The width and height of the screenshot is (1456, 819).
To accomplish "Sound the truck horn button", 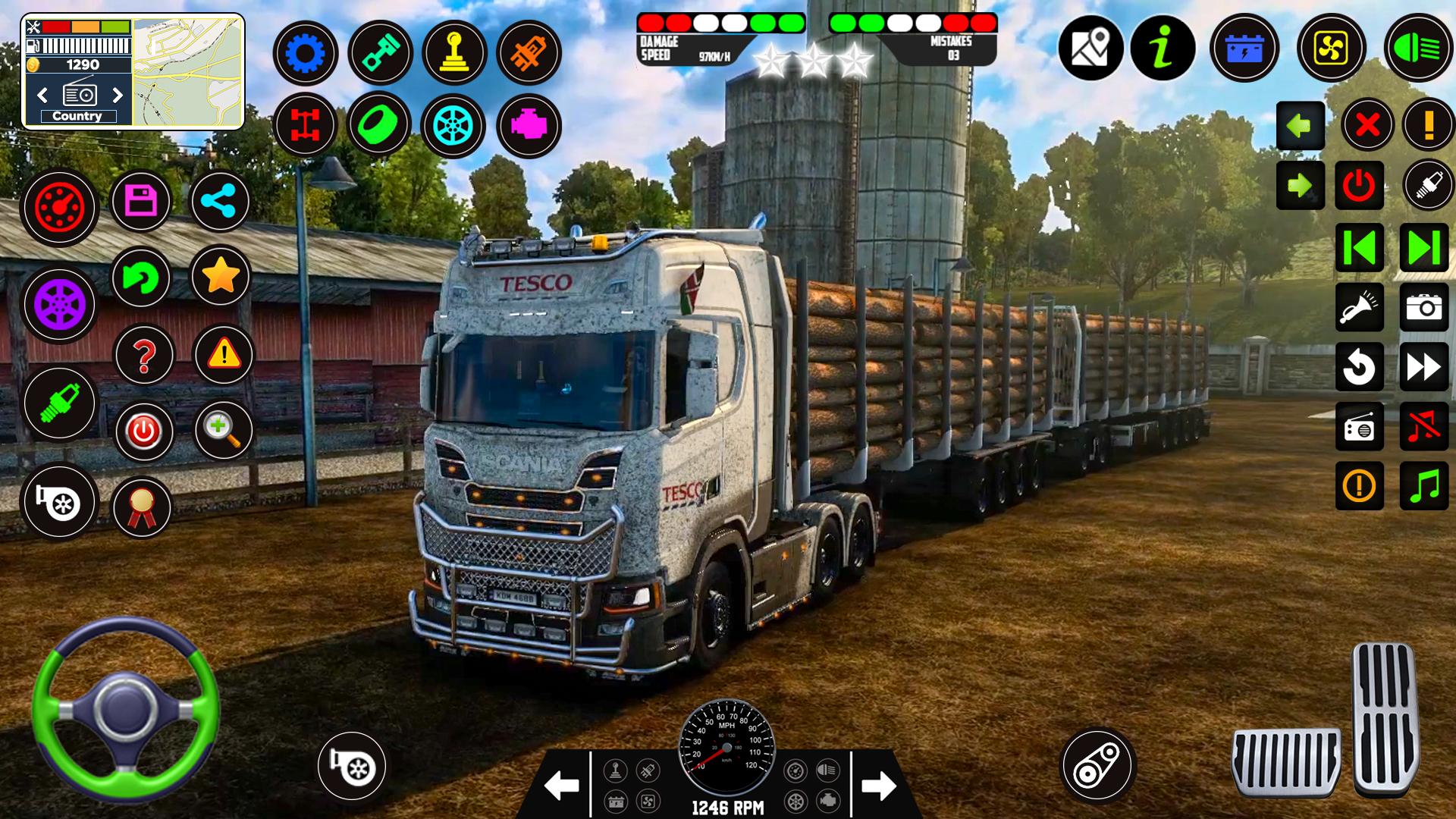I will [x=1359, y=307].
